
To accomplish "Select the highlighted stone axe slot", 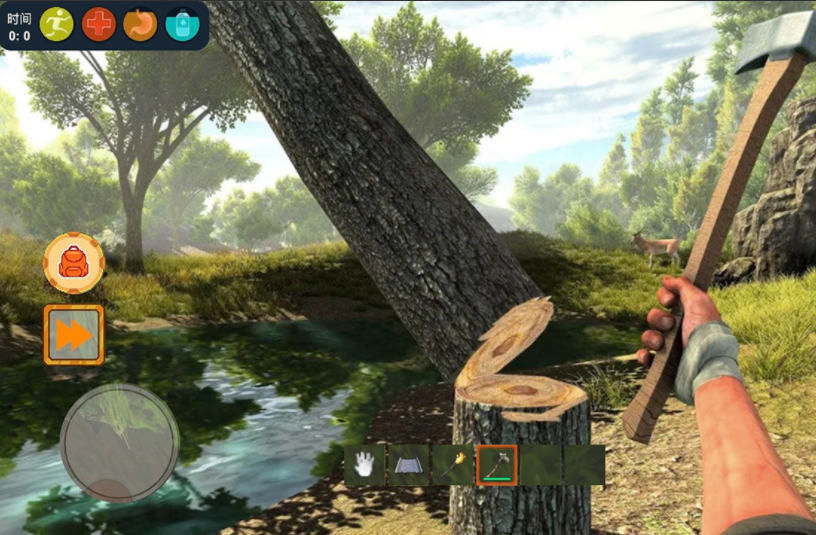I will coord(496,465).
